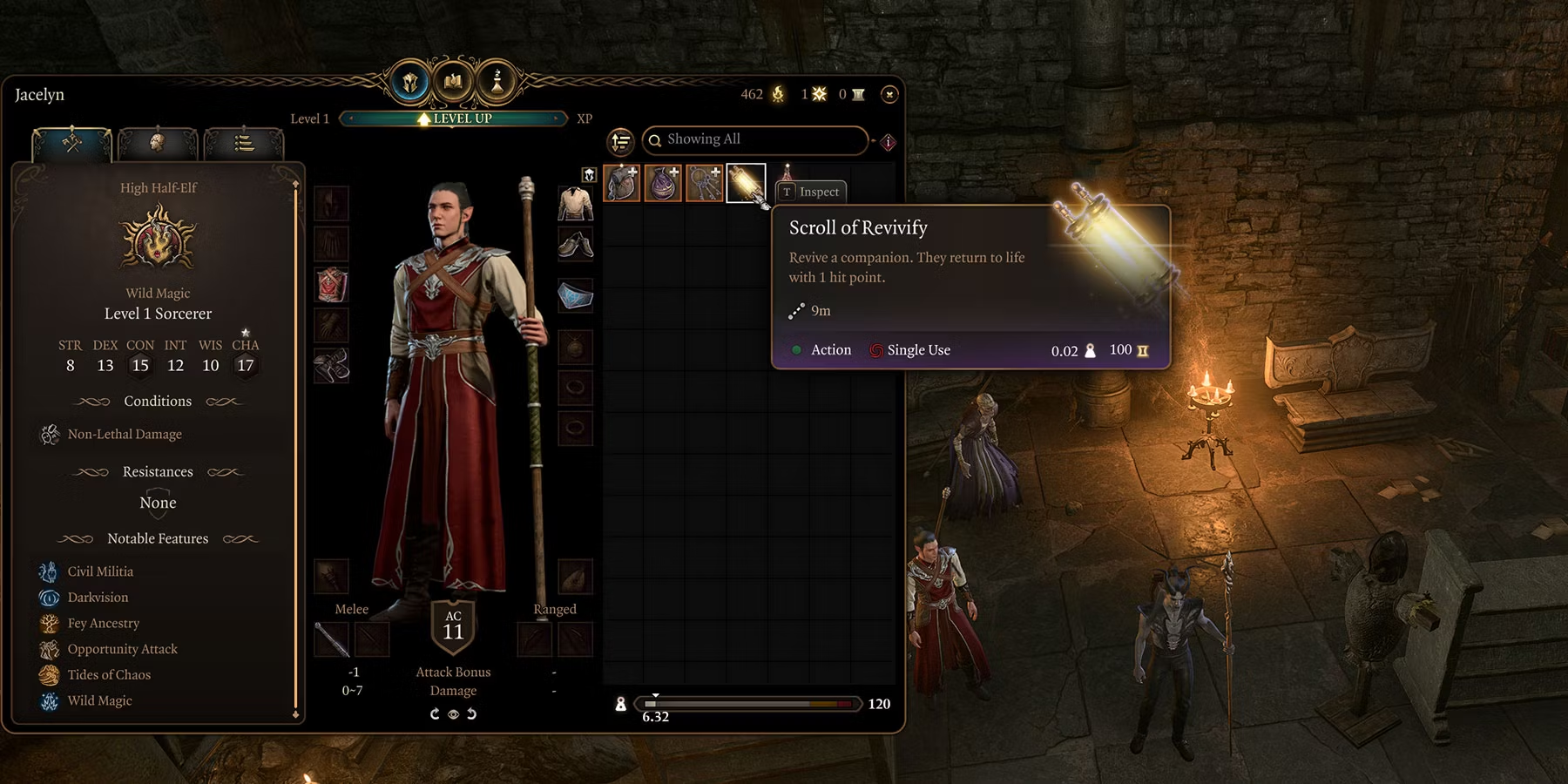Open the spellbook tab at top
Image resolution: width=1568 pixels, height=784 pixels.
(x=453, y=83)
